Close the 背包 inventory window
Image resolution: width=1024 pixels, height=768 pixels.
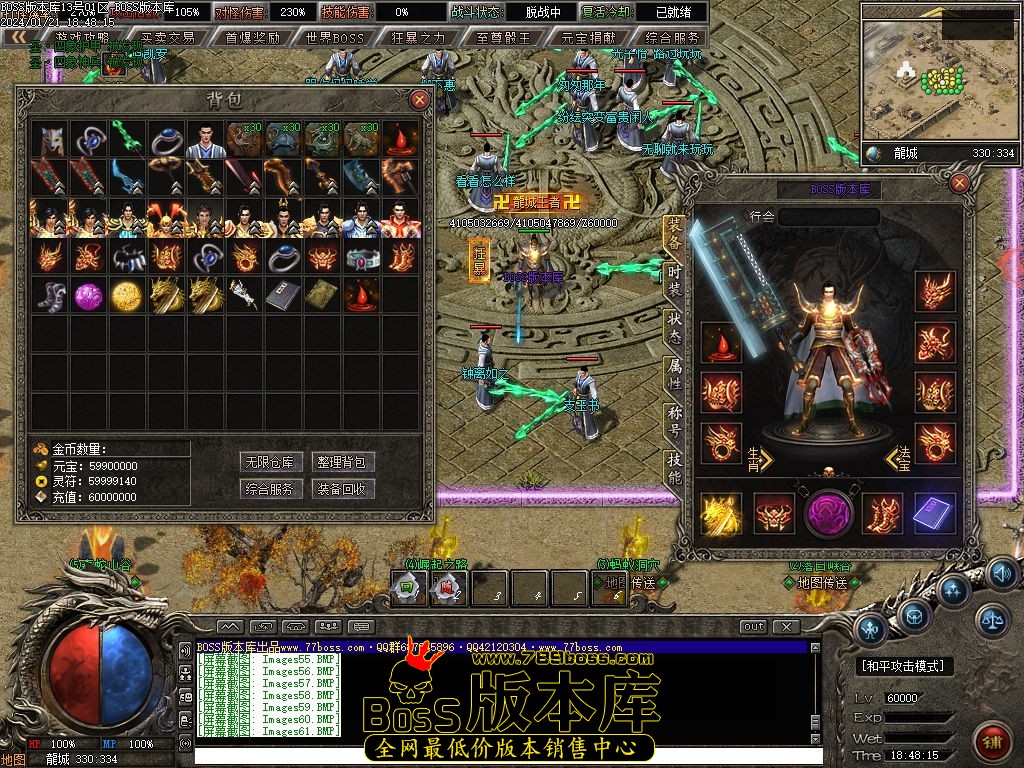coord(419,99)
